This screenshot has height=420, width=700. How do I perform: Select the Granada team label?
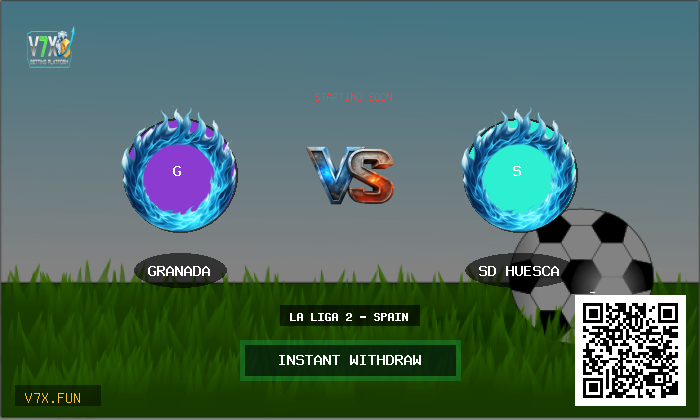tap(180, 271)
